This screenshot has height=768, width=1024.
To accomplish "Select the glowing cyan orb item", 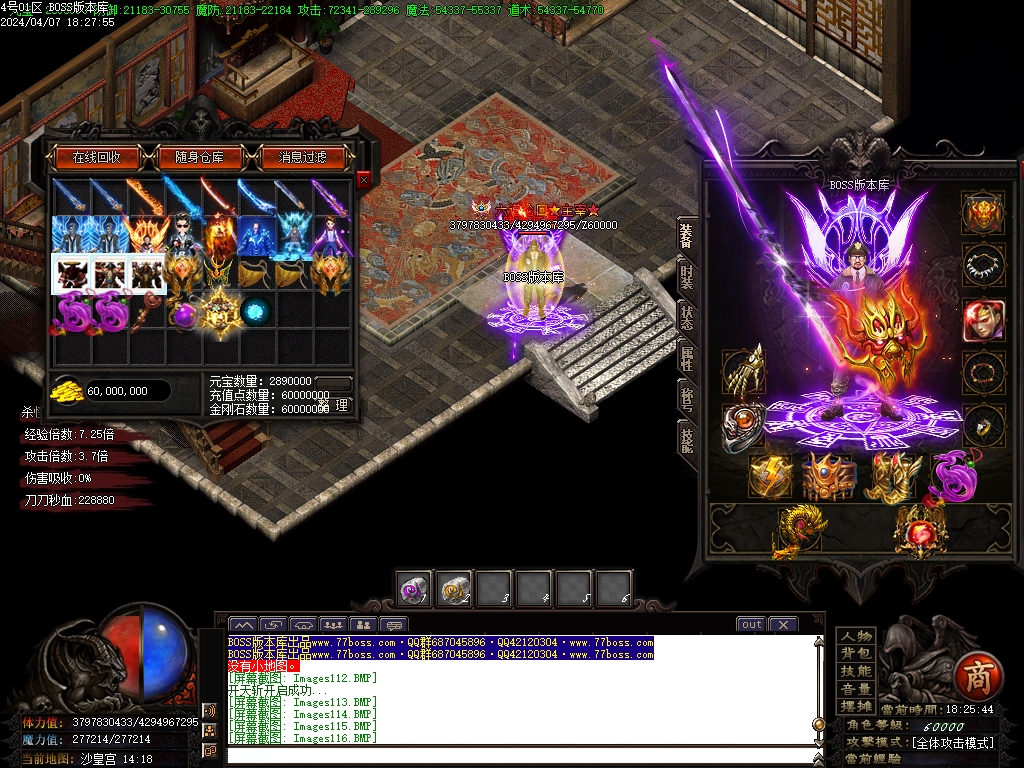I will pyautogui.click(x=255, y=310).
